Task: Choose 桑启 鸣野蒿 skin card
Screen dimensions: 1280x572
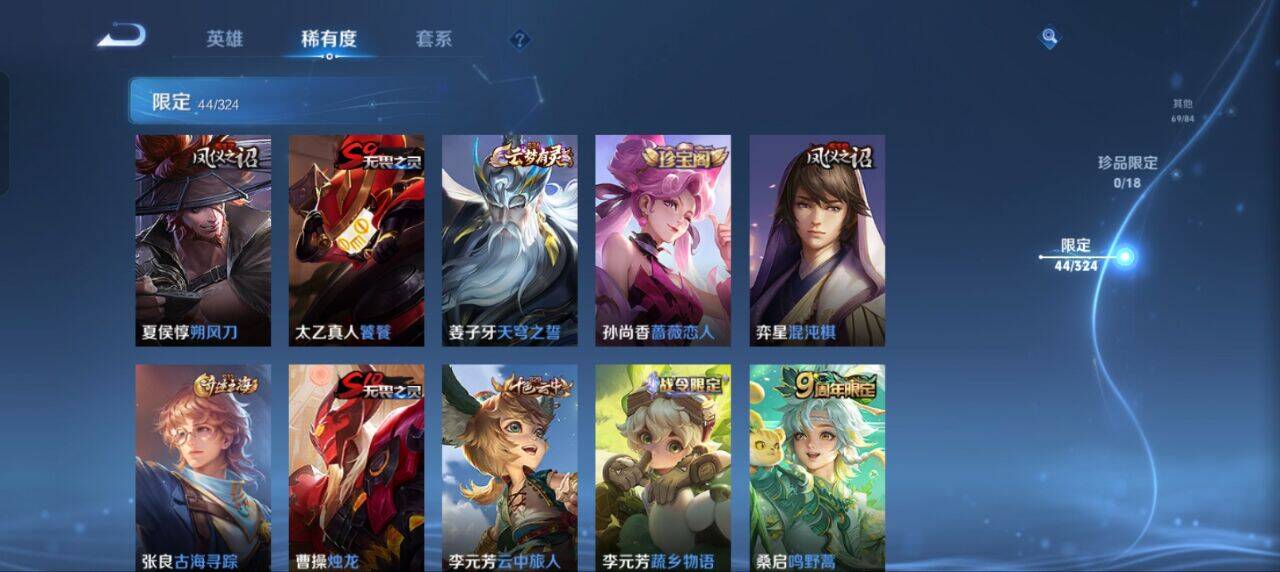Action: coord(817,467)
